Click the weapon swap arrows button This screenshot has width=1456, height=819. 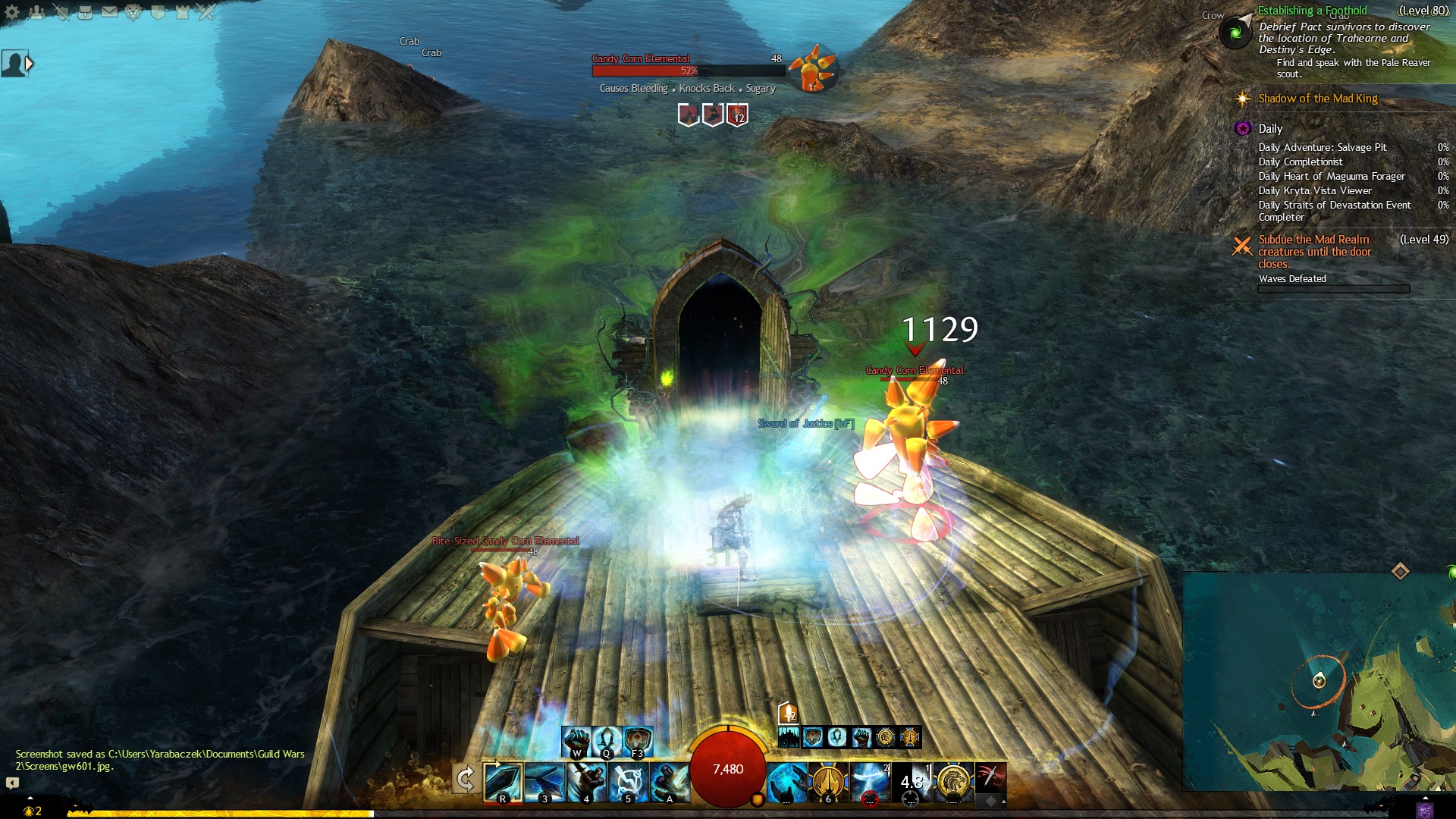point(466,780)
